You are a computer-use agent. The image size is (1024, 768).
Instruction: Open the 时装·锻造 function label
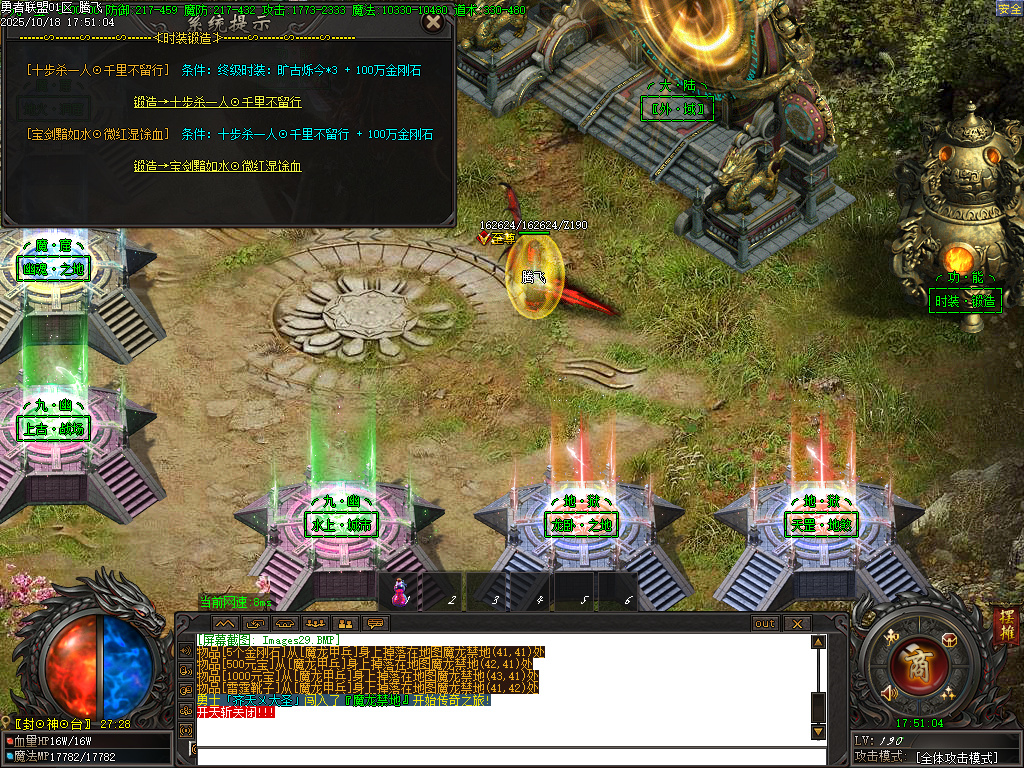965,301
